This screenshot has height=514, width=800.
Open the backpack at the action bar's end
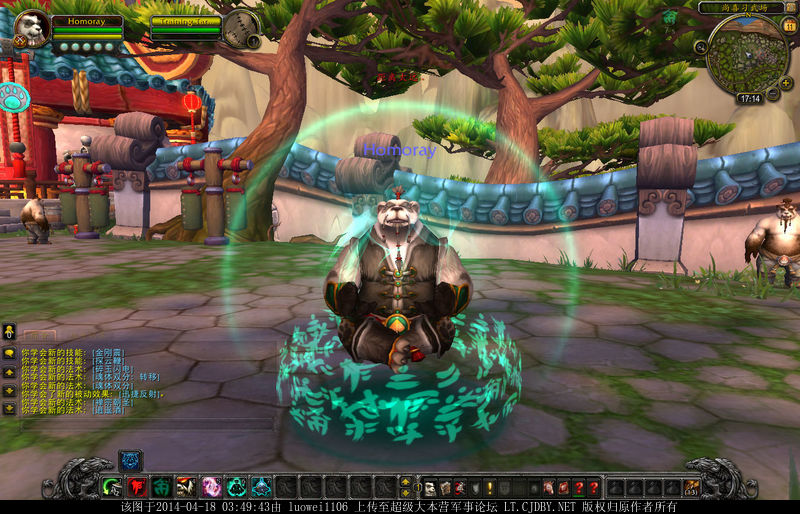pos(692,487)
